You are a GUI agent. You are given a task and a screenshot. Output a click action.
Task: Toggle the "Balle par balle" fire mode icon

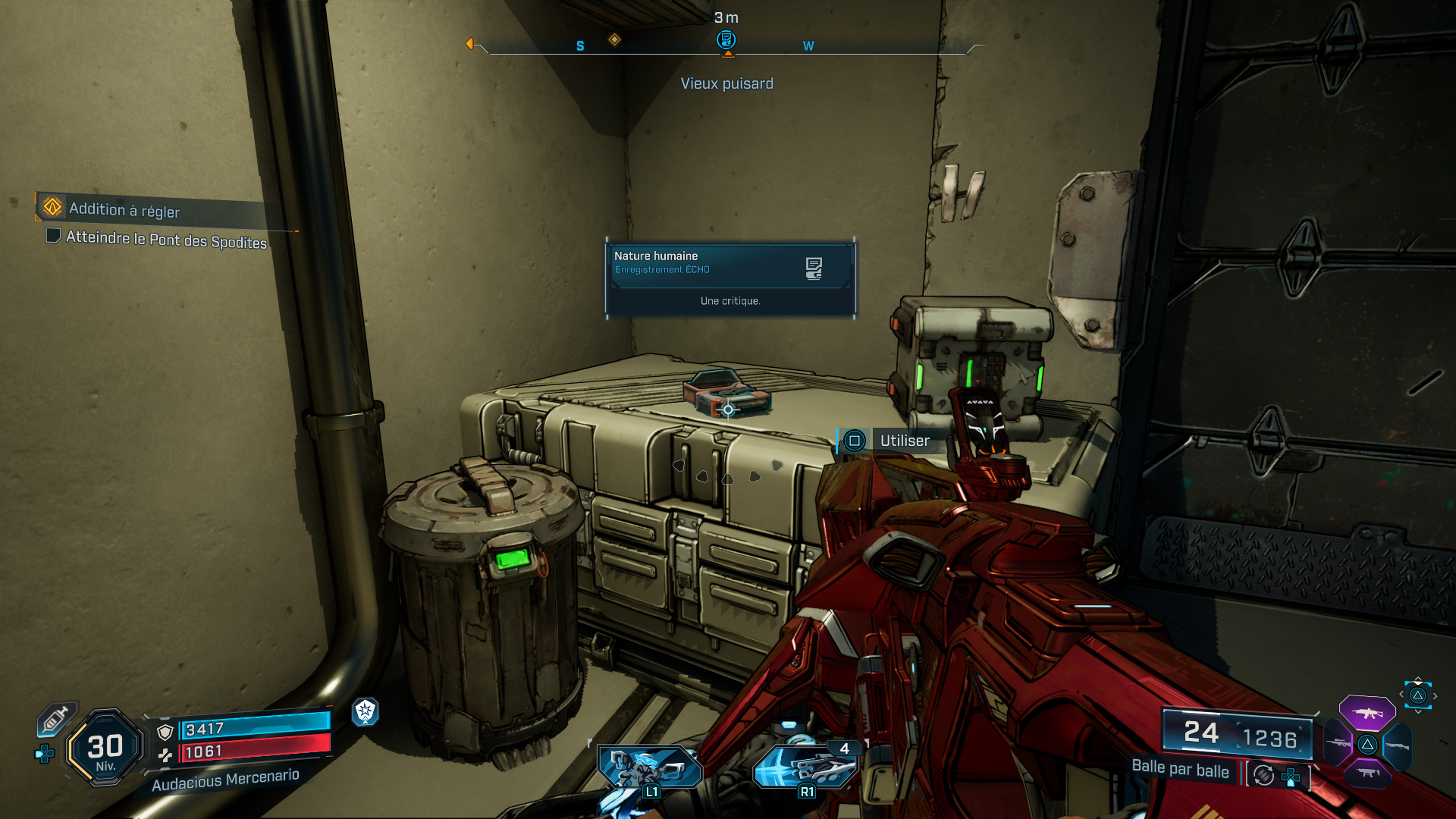[x=1263, y=775]
